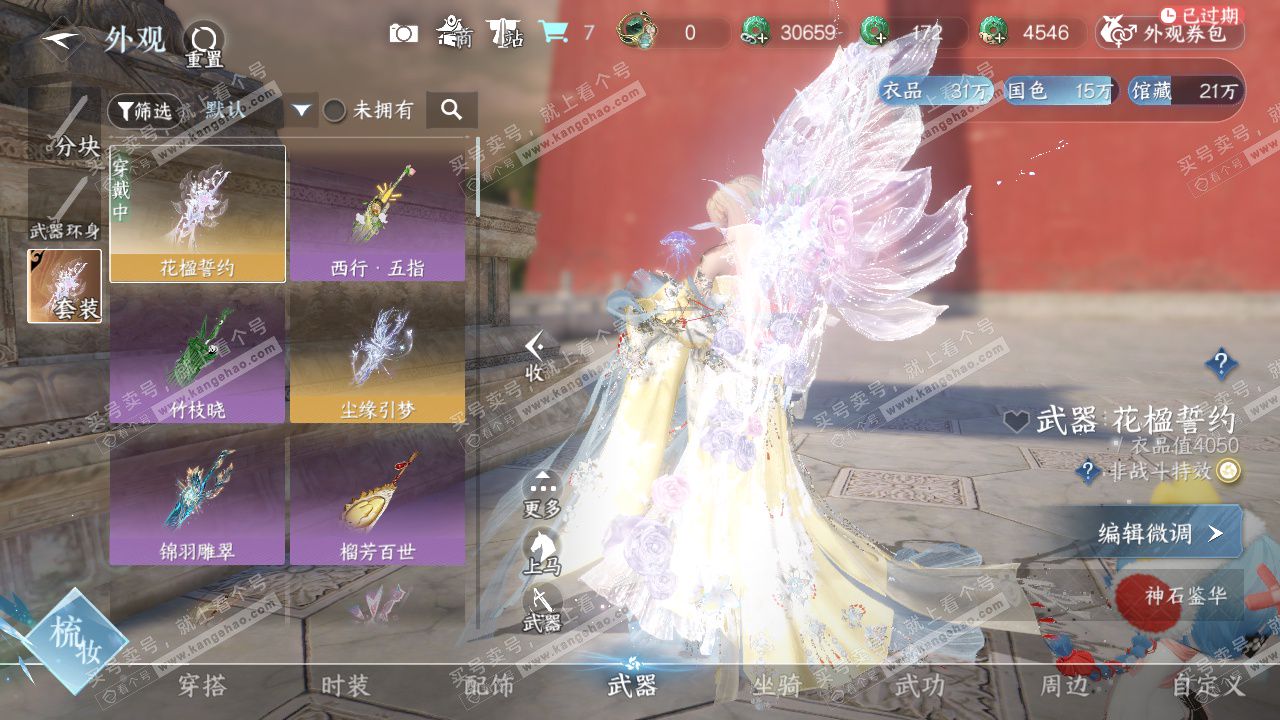The width and height of the screenshot is (1280, 720).
Task: Click the 重置 reset button
Action: 203,45
